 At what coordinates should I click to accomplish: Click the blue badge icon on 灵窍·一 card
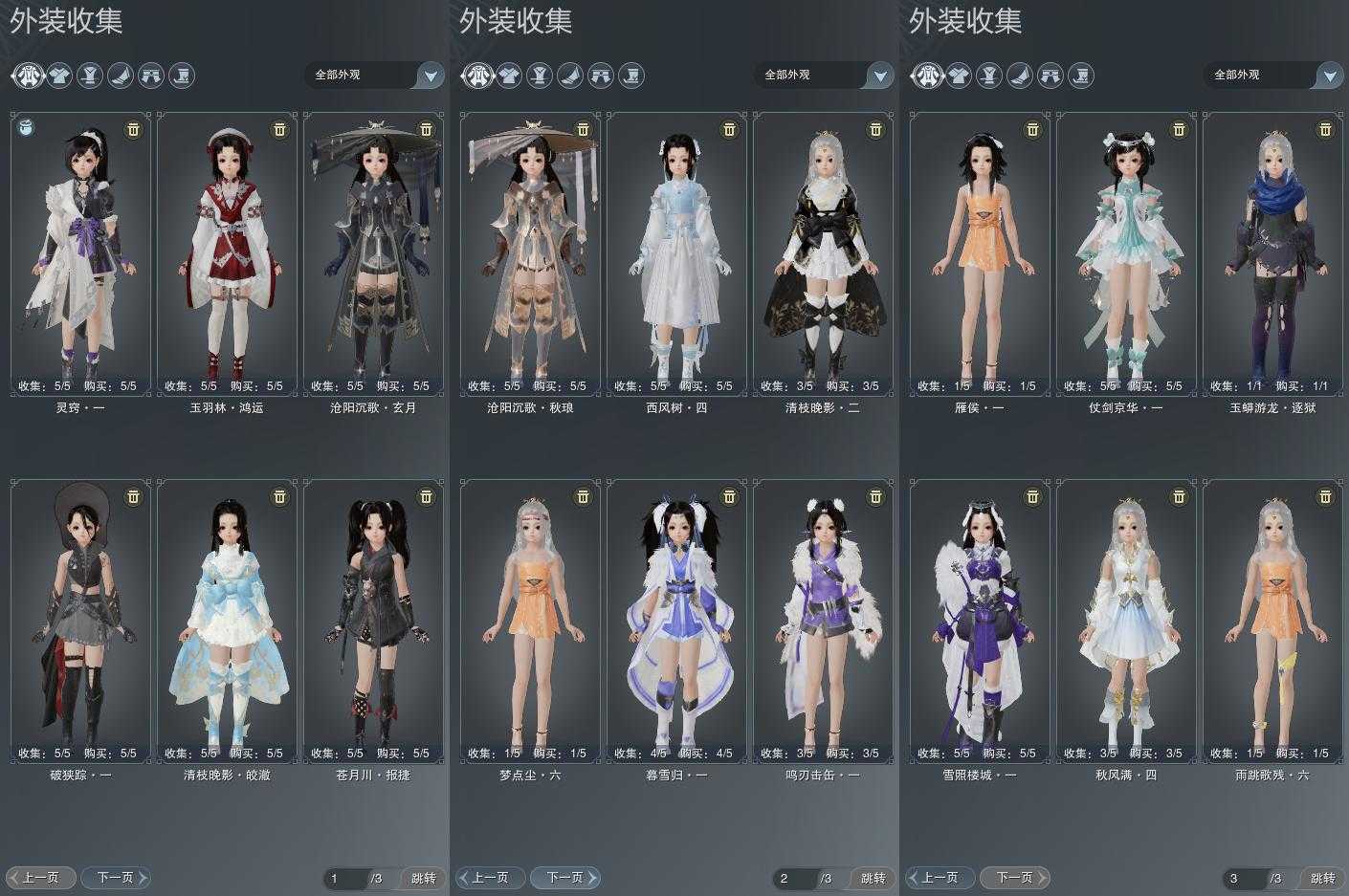[x=27, y=127]
